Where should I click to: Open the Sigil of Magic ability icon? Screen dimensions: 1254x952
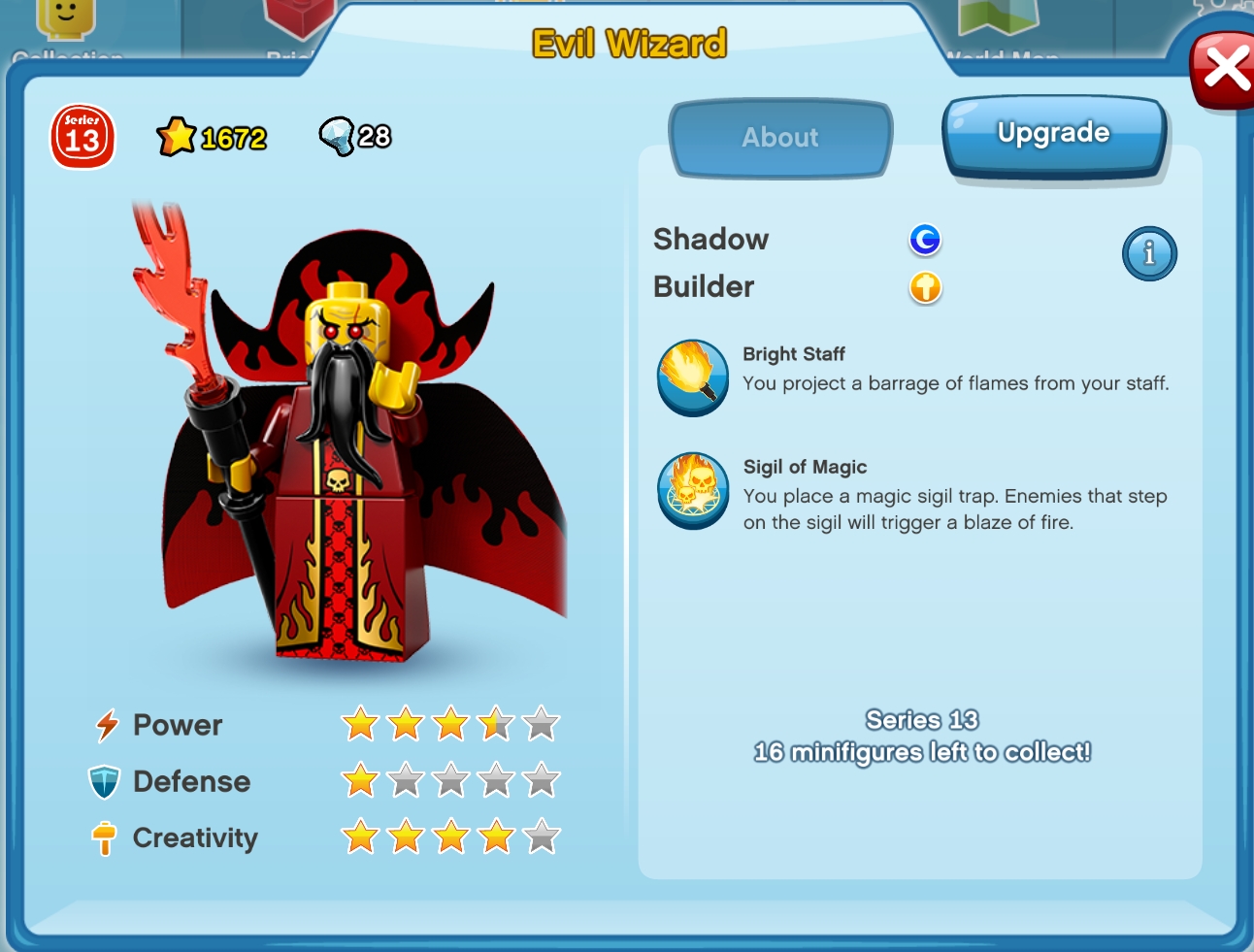pyautogui.click(x=692, y=491)
